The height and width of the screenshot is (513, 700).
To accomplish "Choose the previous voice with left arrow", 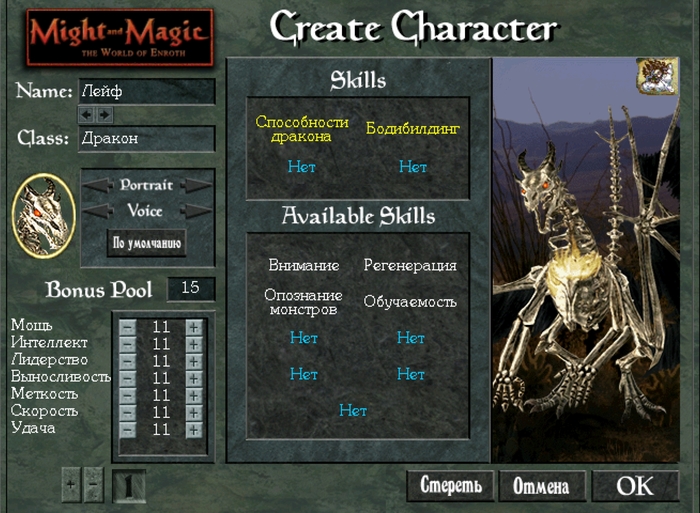I will click(98, 211).
